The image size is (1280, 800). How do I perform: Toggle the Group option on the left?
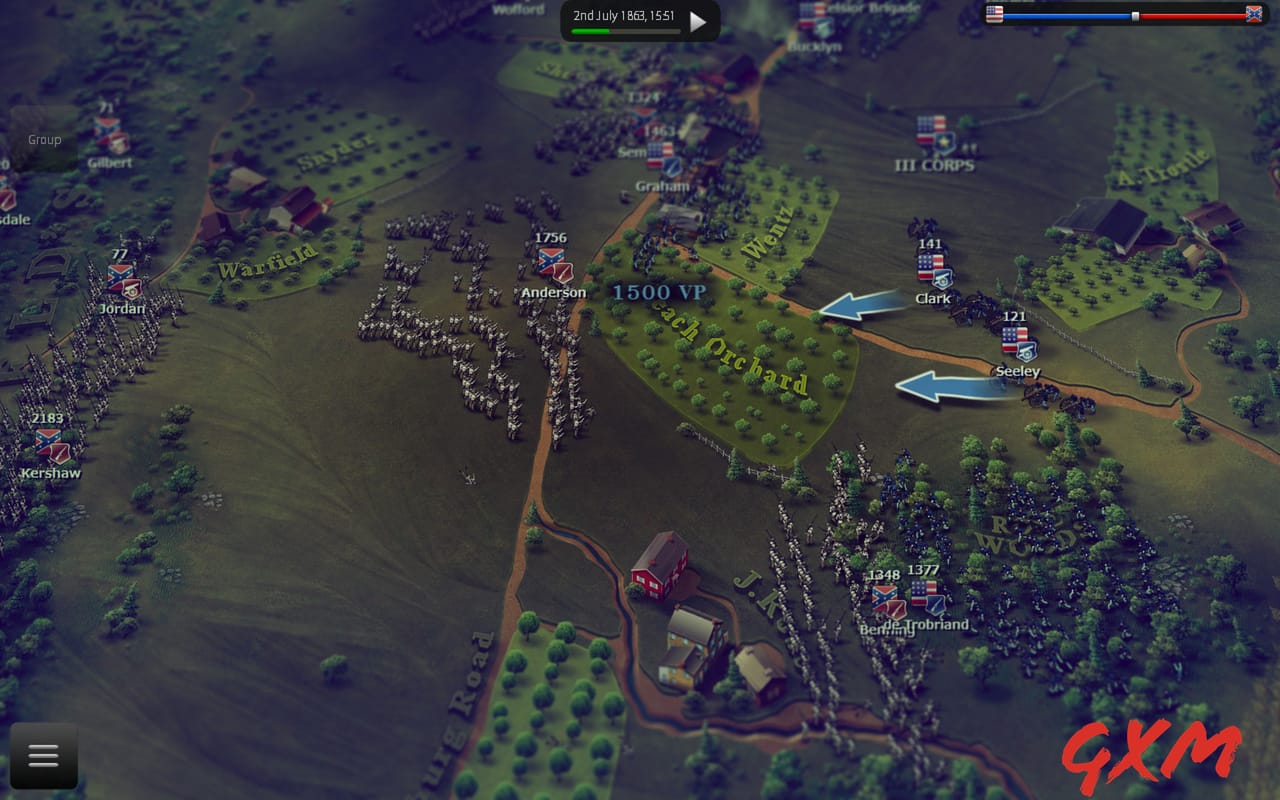tap(45, 140)
